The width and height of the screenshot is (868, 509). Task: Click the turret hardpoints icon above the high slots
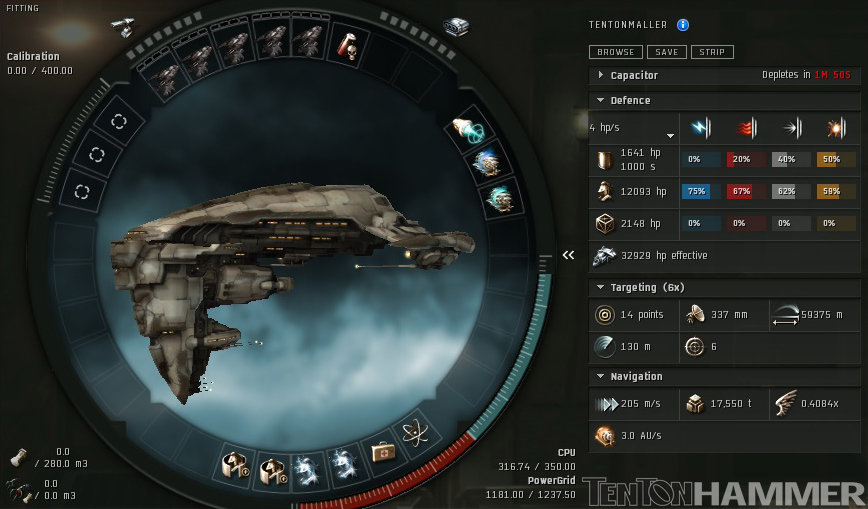coord(123,25)
